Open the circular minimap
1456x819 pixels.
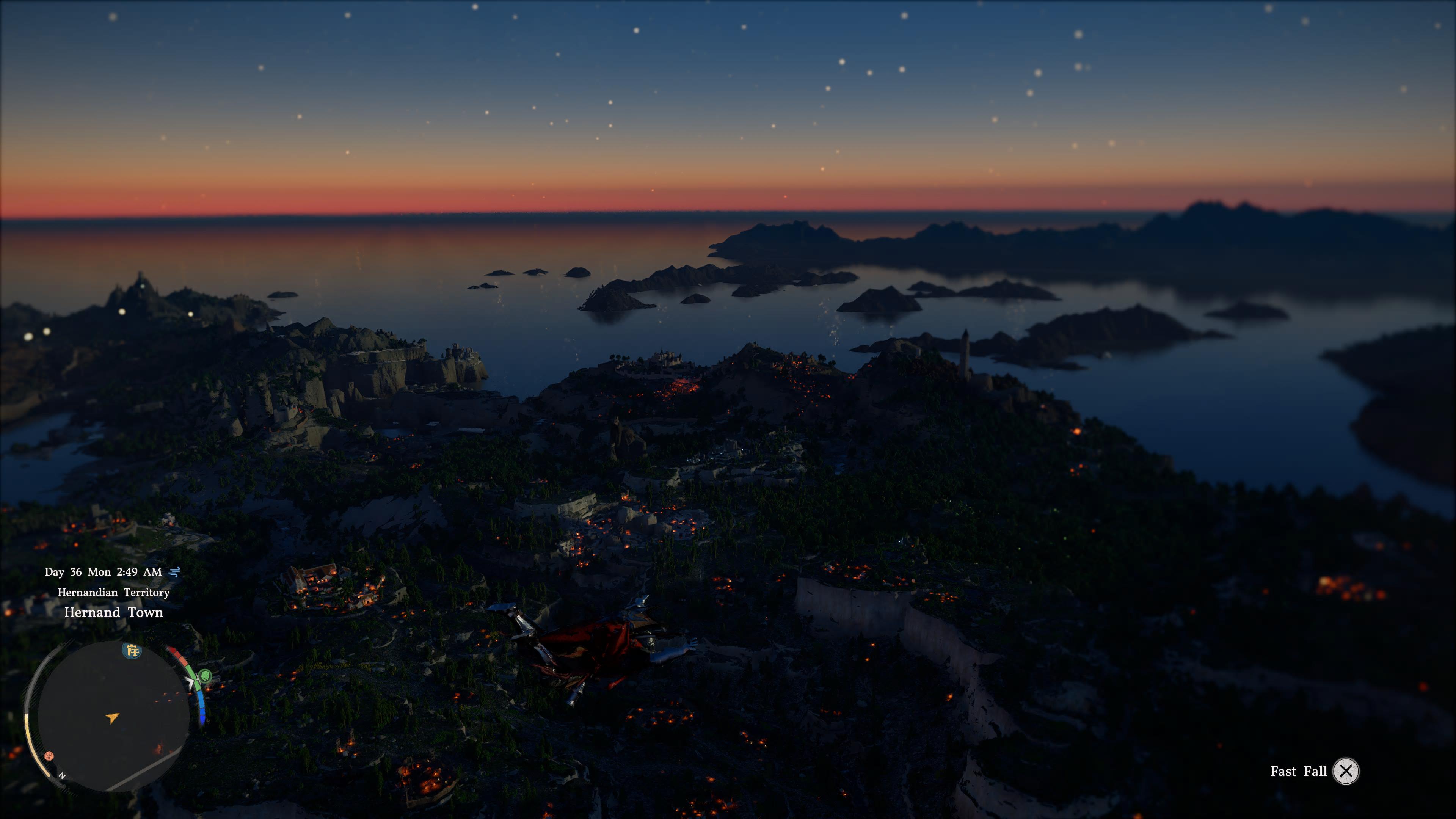click(113, 715)
